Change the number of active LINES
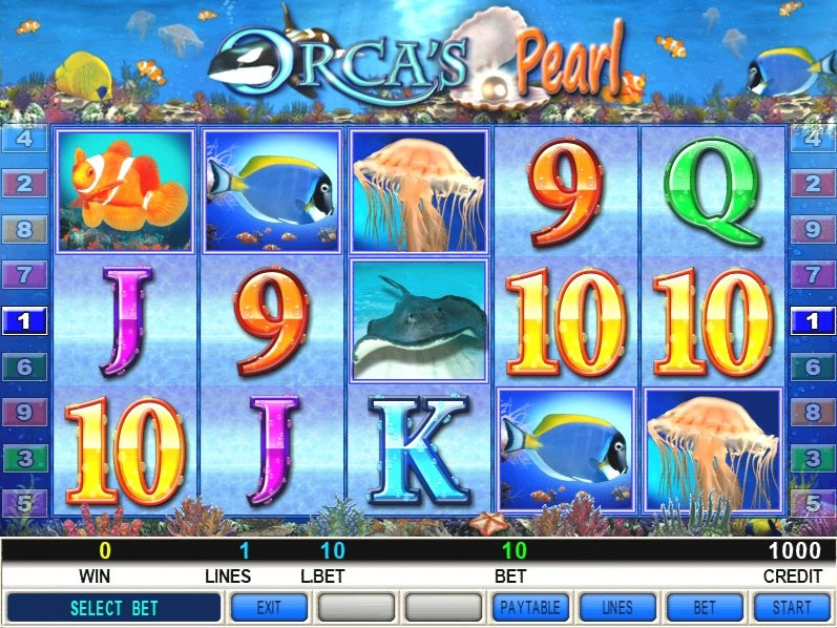This screenshot has width=837, height=628. coord(617,607)
